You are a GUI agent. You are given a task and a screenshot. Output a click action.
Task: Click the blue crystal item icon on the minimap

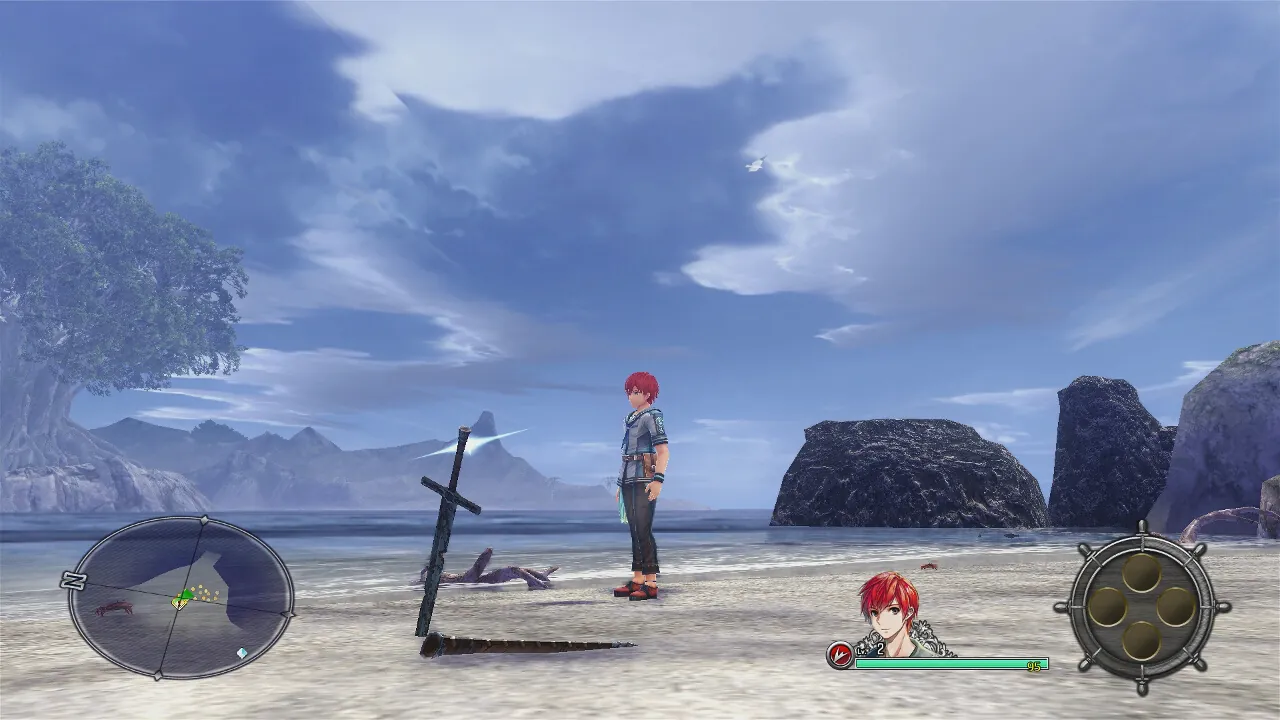coord(242,652)
